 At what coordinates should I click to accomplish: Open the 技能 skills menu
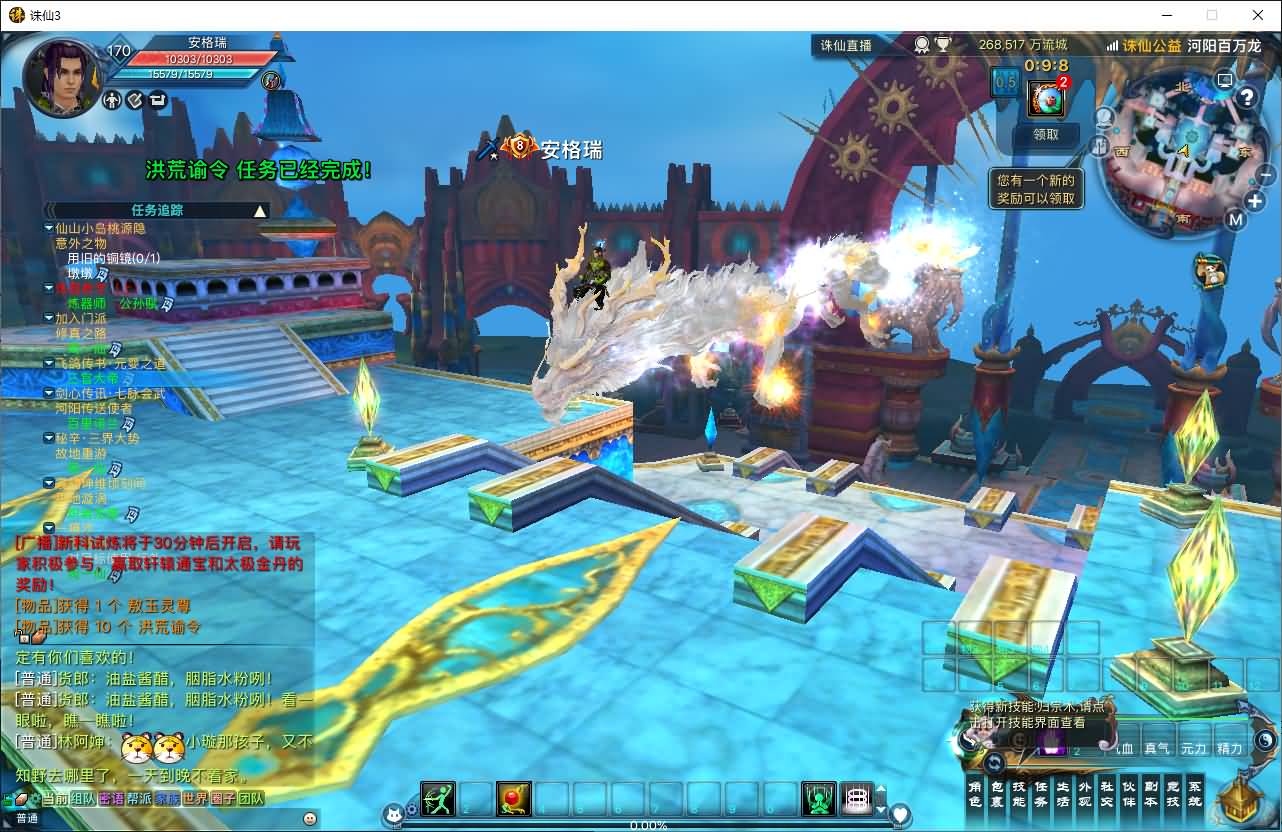coord(1019,794)
